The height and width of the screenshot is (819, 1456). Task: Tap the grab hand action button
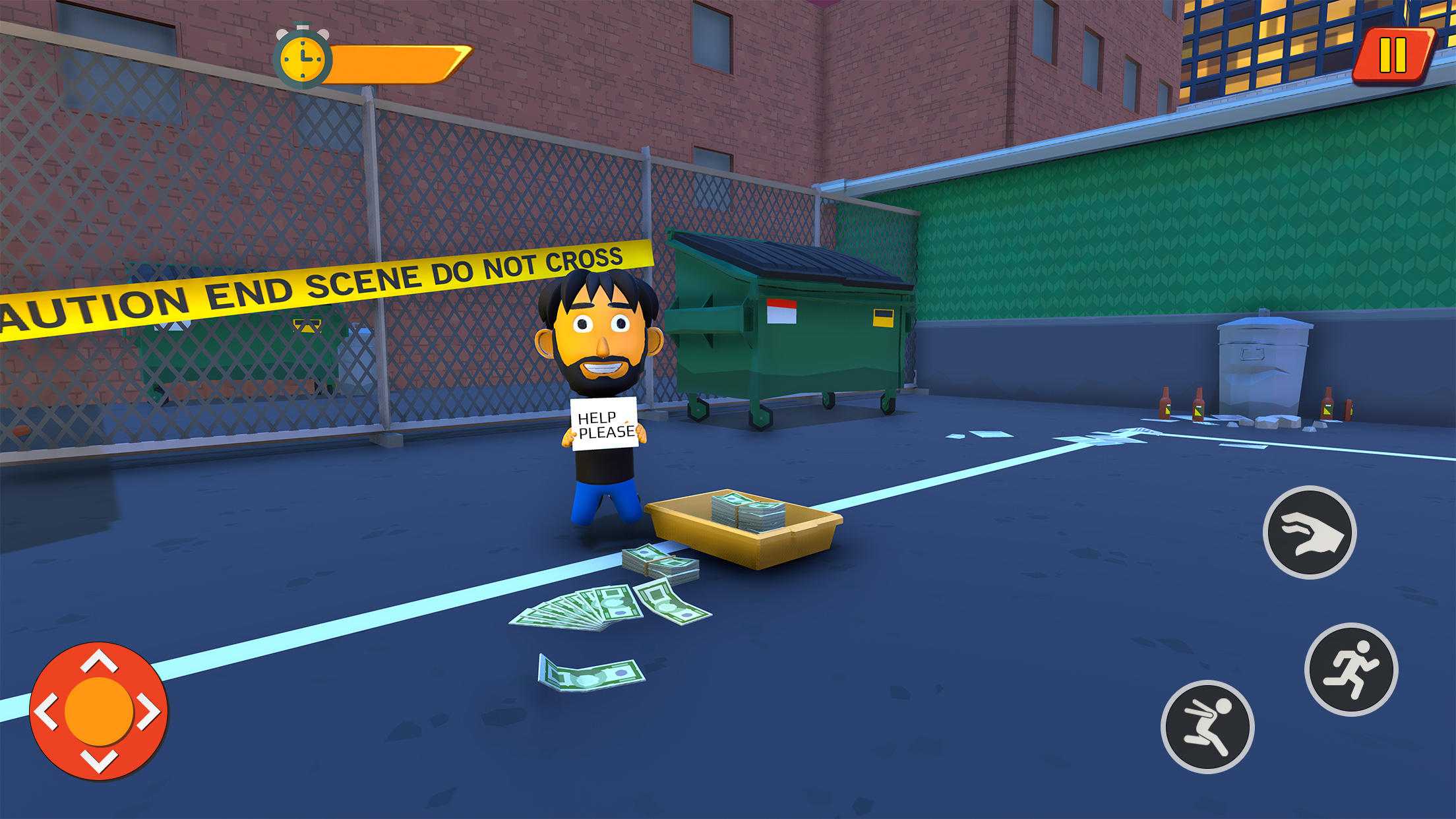click(1310, 531)
